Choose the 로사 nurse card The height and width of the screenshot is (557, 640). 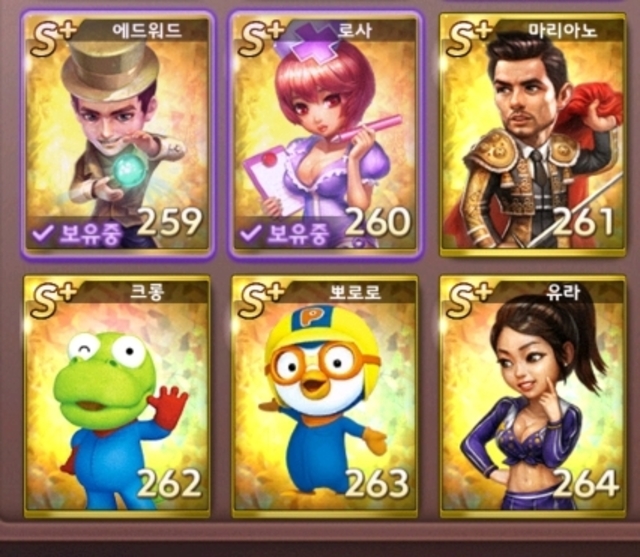324,133
